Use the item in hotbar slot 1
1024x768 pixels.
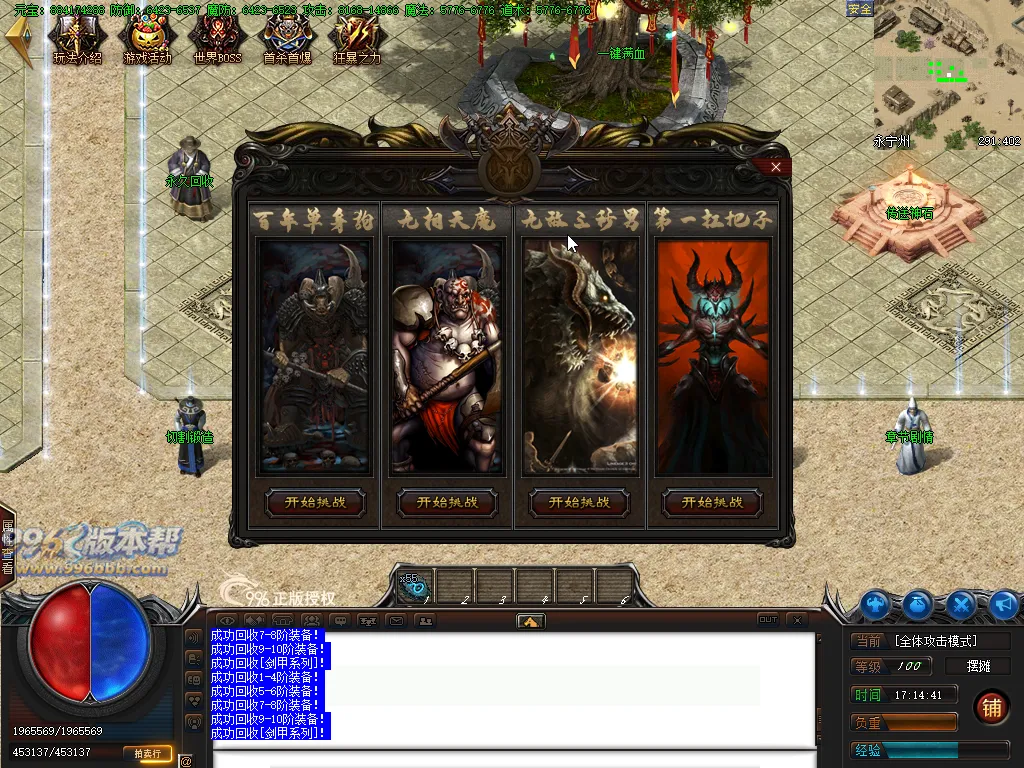415,586
